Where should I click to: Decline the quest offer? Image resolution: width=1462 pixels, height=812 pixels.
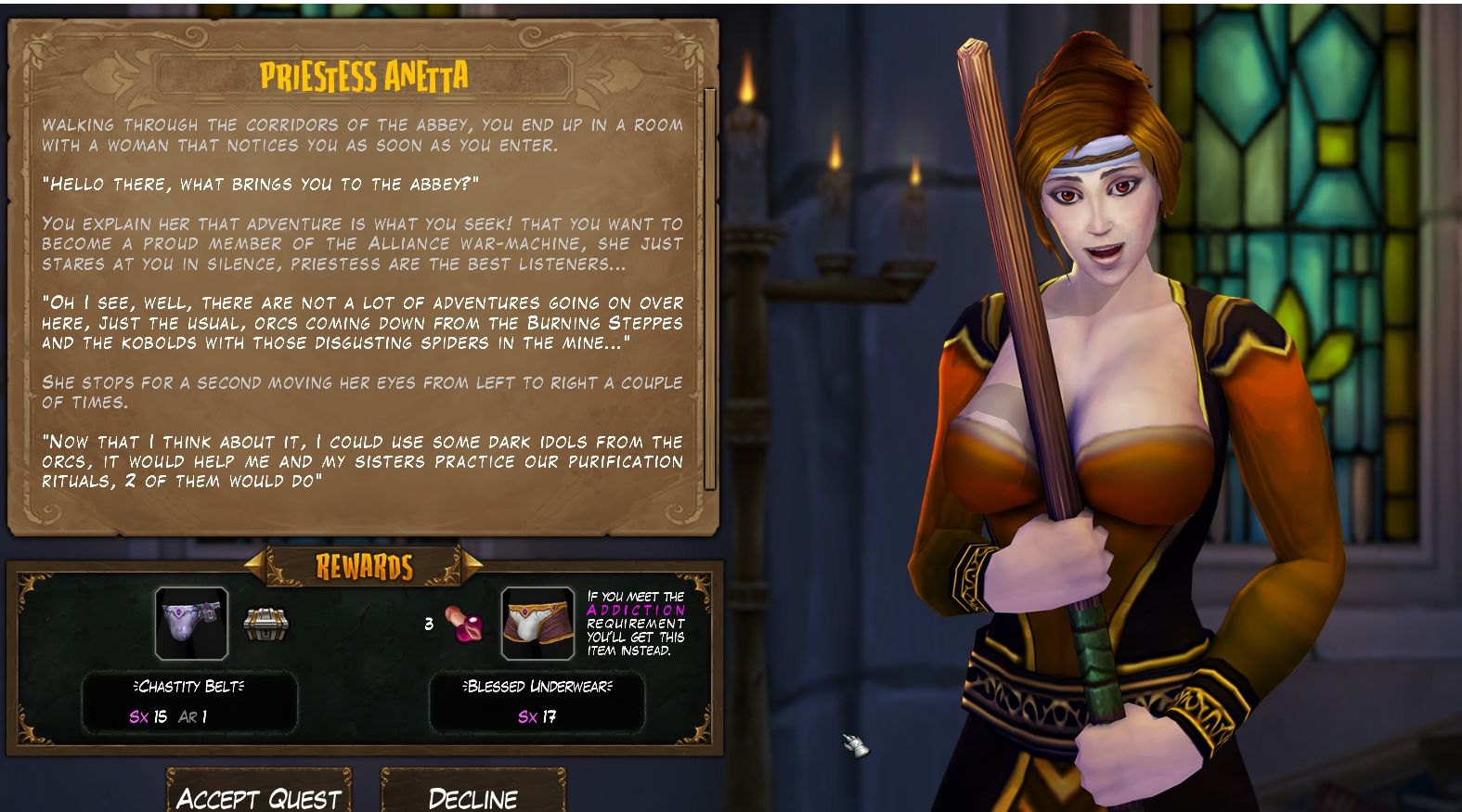(x=472, y=795)
